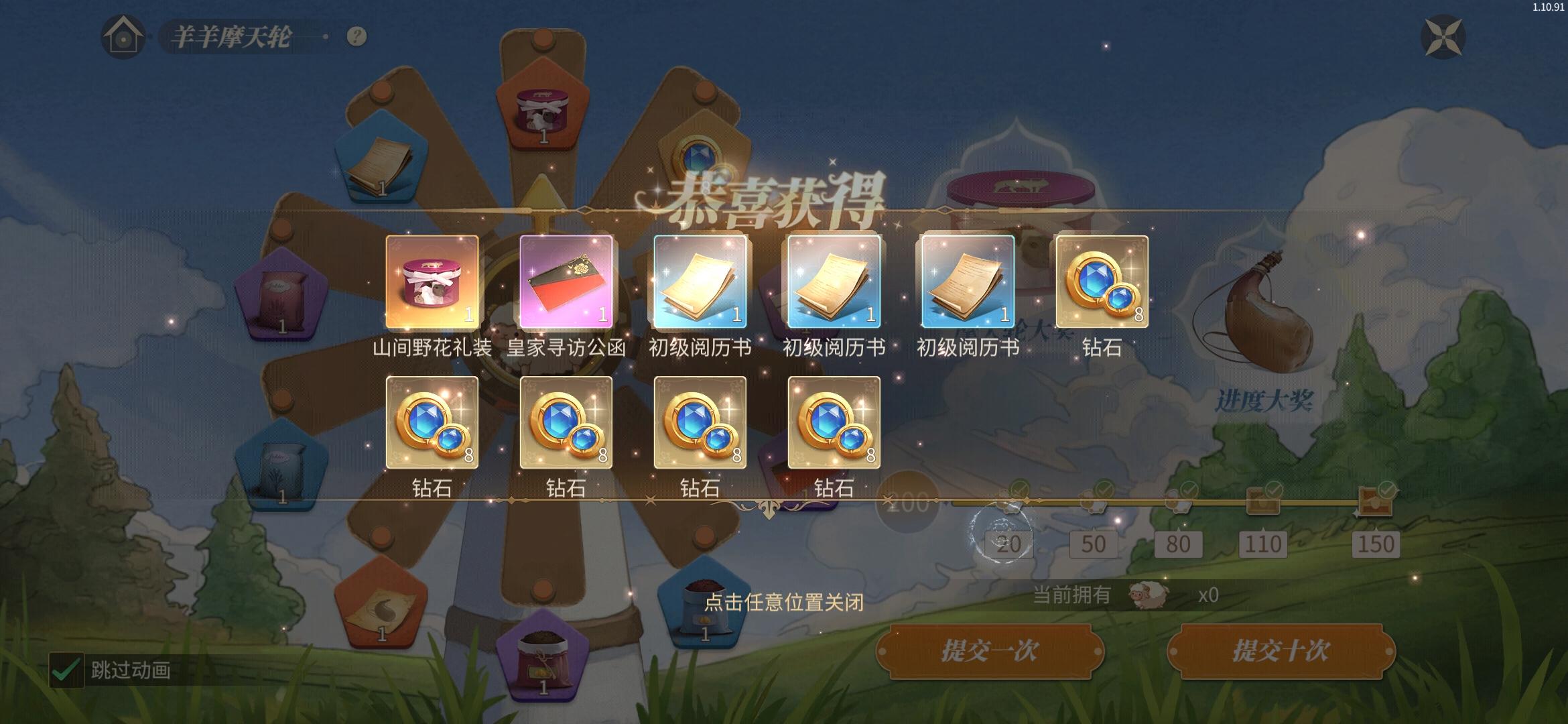Click the sheep icon next to 当前拥有
Screen dimensions: 1568x724
1150,597
